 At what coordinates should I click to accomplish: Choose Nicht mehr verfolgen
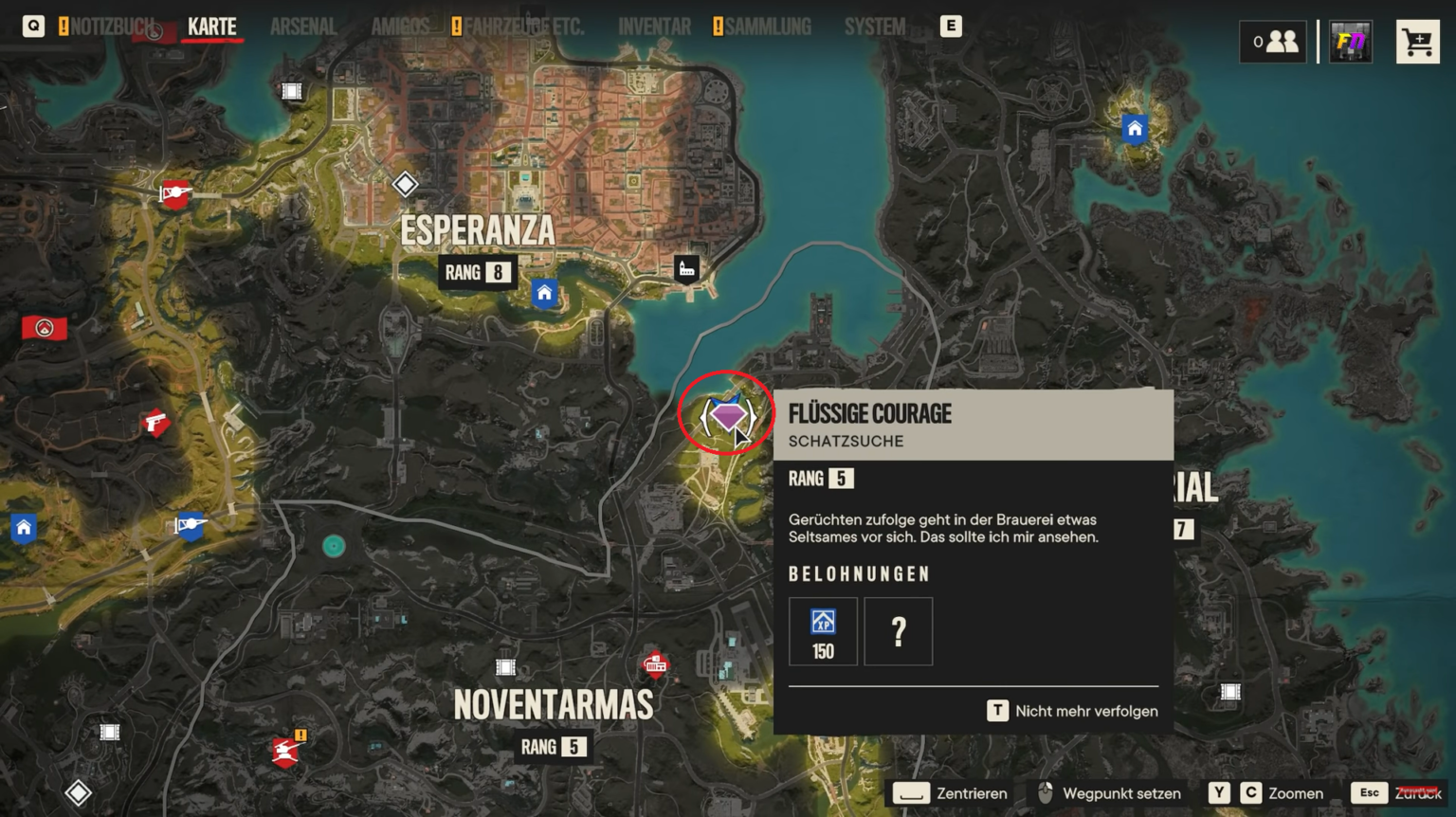coord(1073,711)
